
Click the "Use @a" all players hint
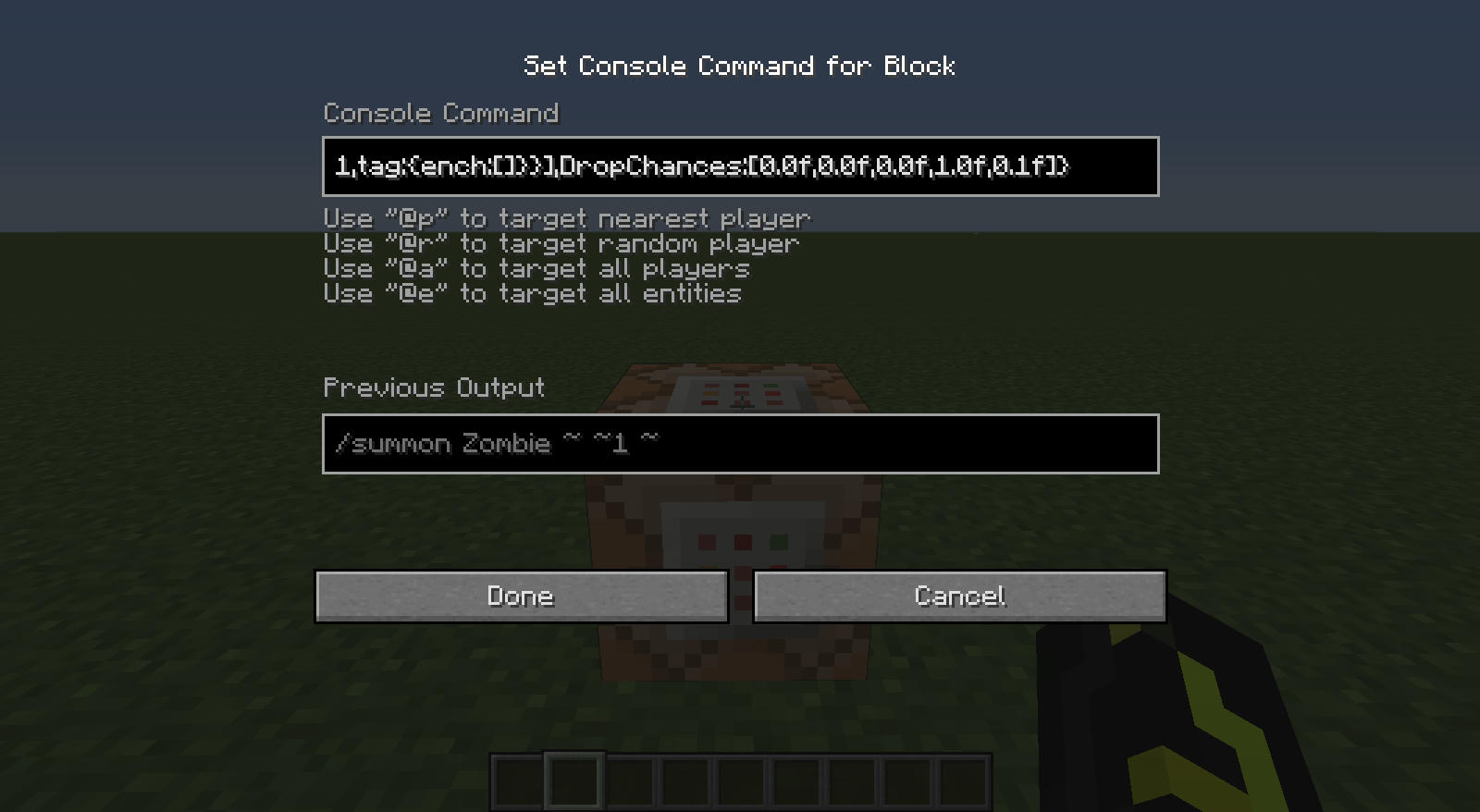(536, 268)
